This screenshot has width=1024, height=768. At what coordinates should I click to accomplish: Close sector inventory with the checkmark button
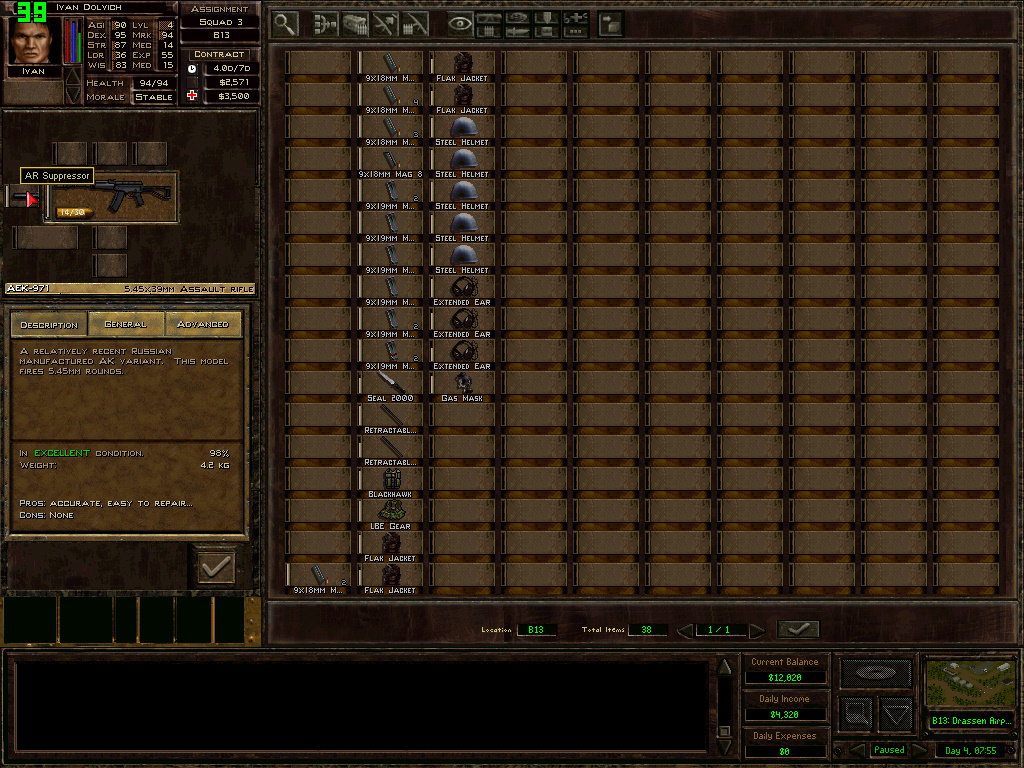797,629
